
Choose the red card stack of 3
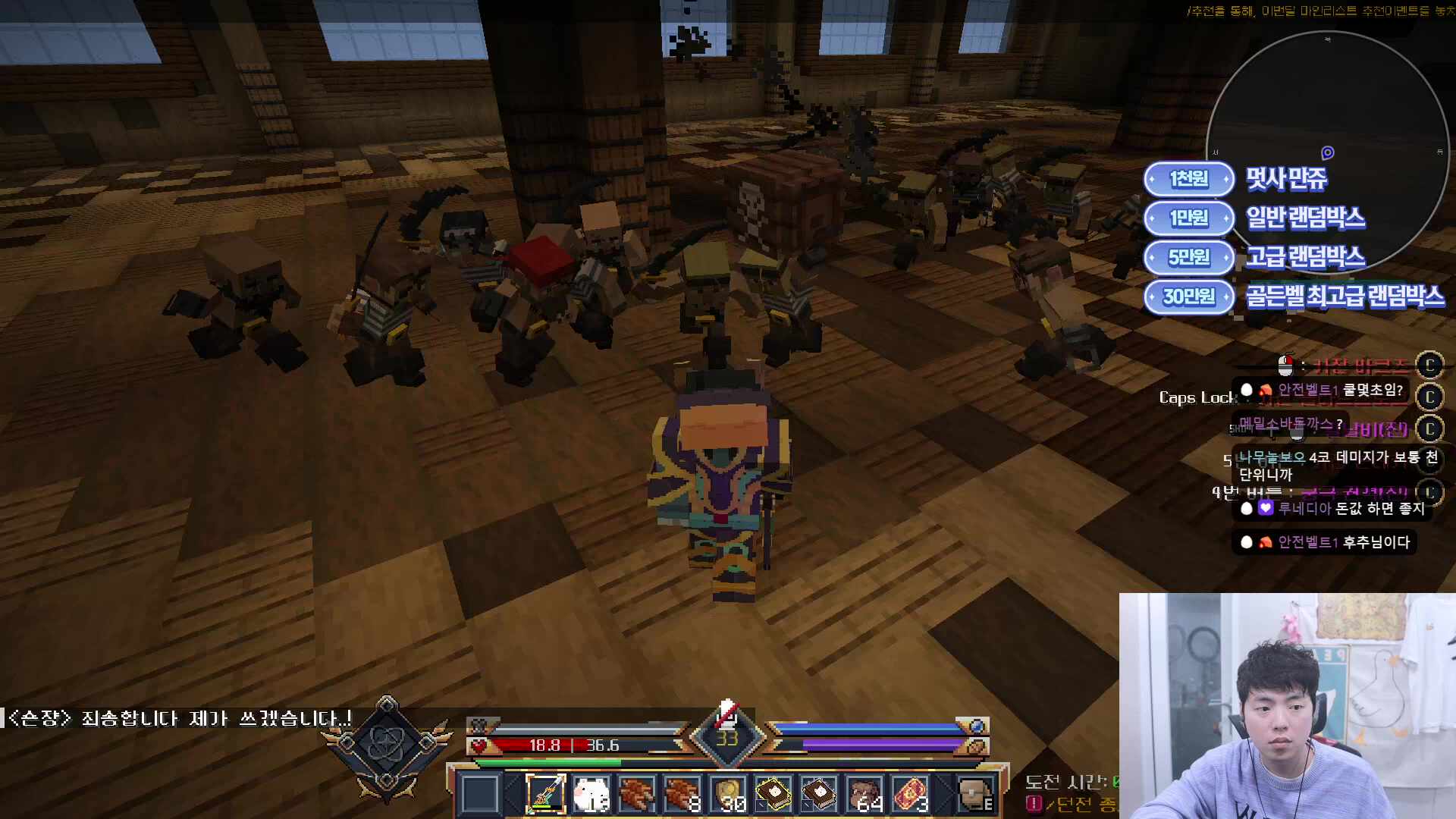pyautogui.click(x=911, y=794)
